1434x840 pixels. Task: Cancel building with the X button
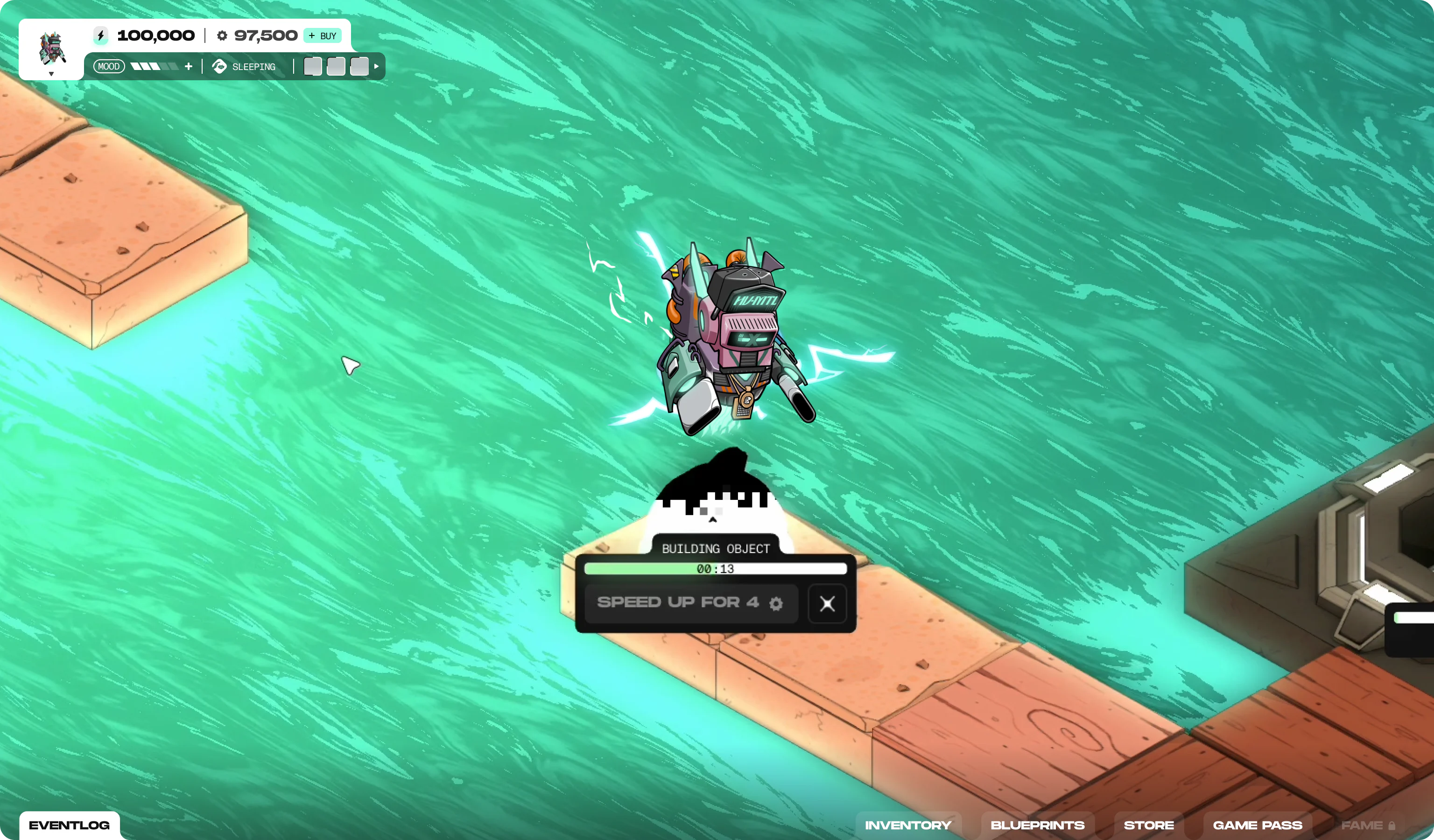(x=827, y=603)
